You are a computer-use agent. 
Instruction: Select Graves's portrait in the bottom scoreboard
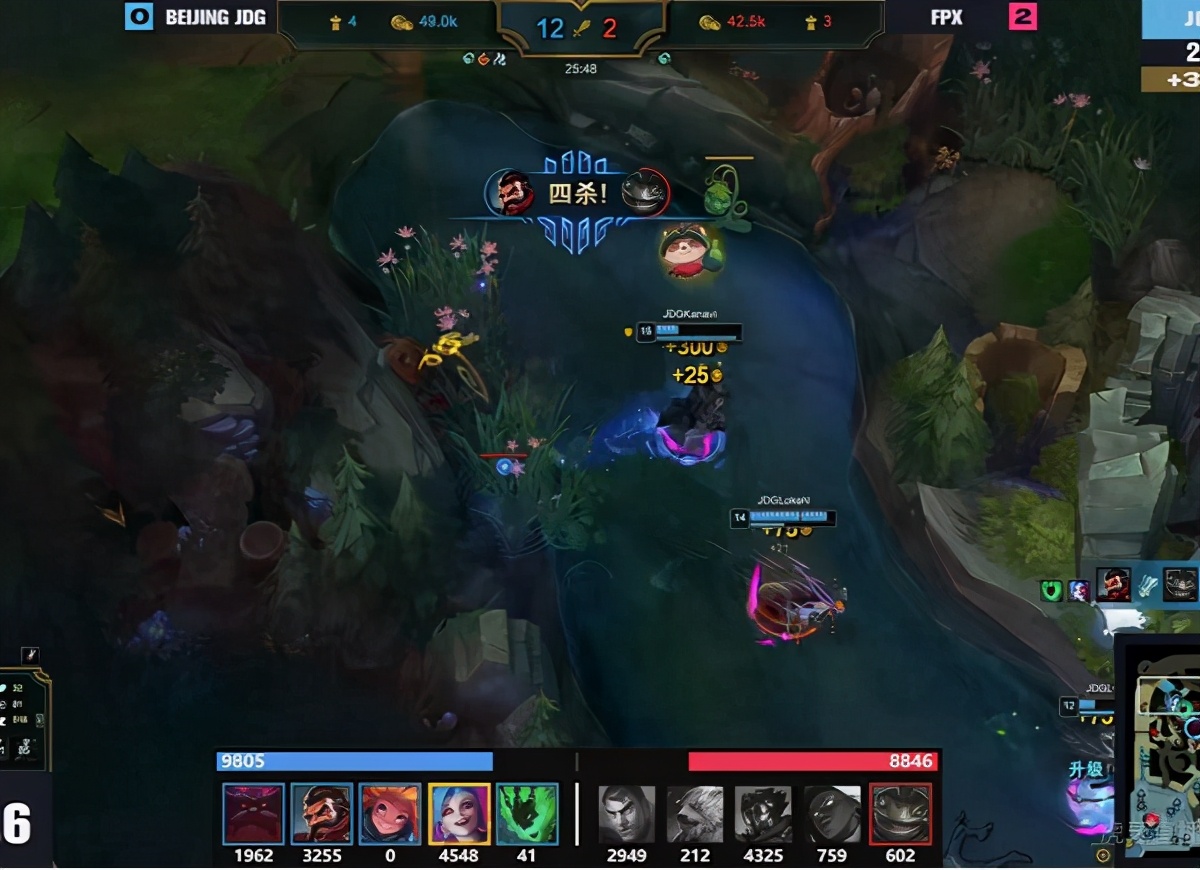coord(322,814)
